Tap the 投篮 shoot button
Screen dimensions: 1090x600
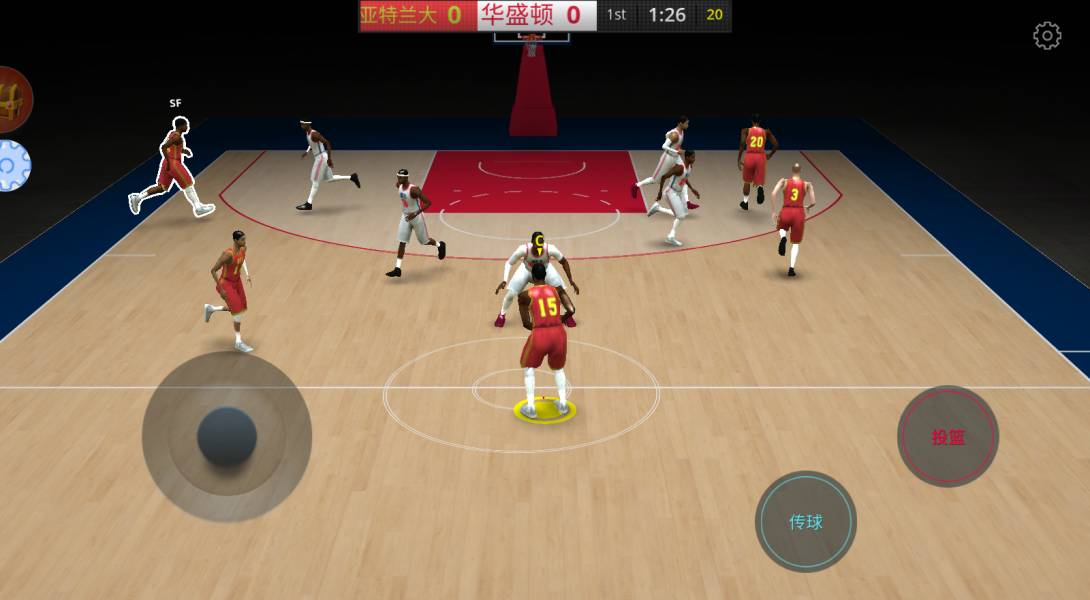[947, 437]
